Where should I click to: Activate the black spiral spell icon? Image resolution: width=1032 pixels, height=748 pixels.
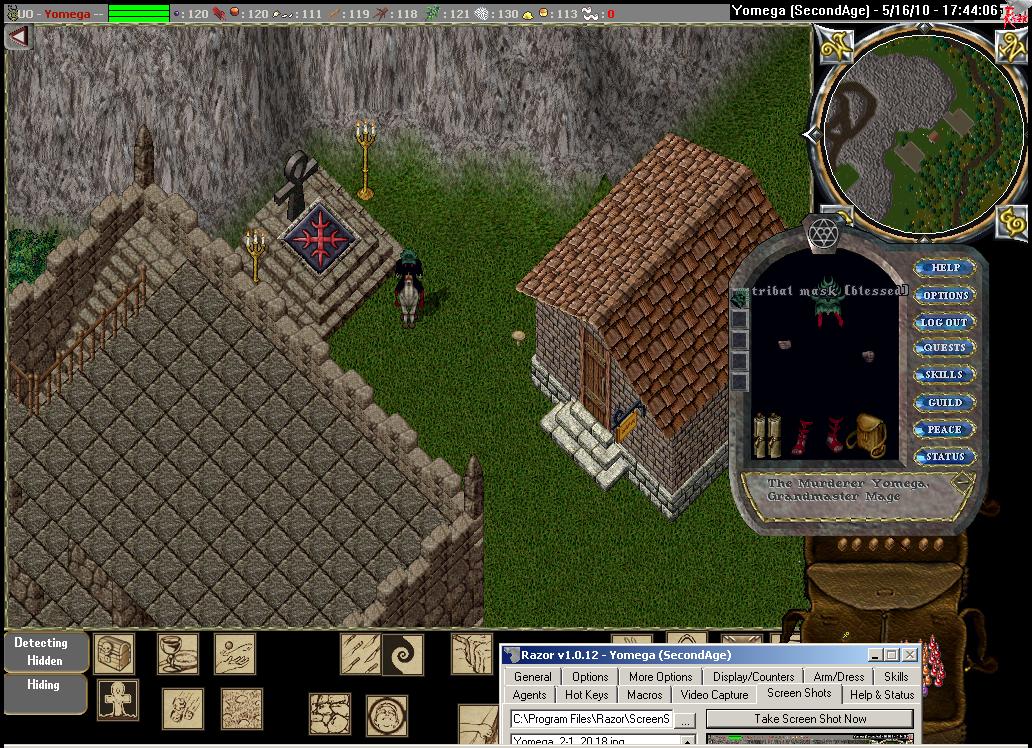tap(403, 655)
